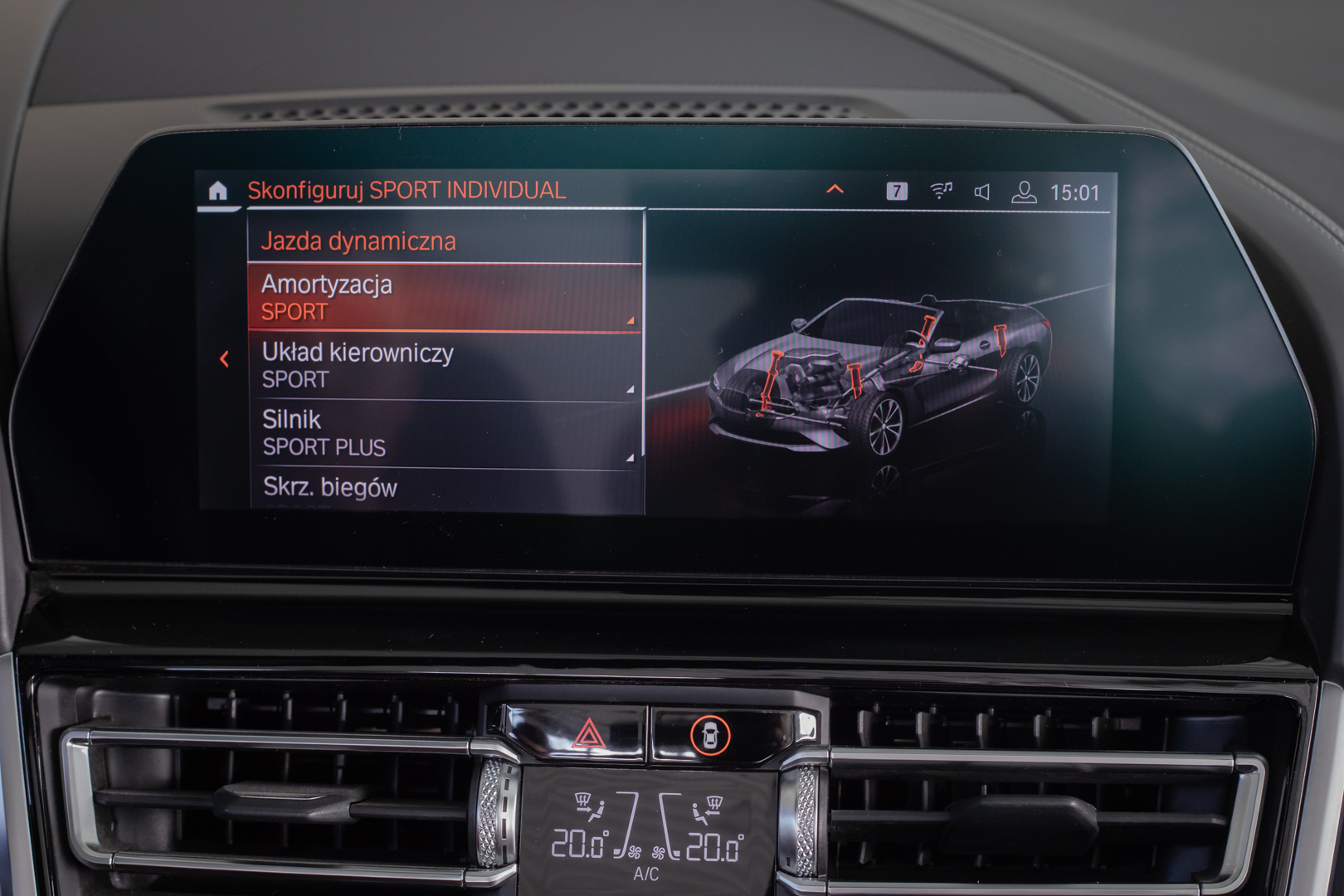Tap the home icon

(x=217, y=192)
